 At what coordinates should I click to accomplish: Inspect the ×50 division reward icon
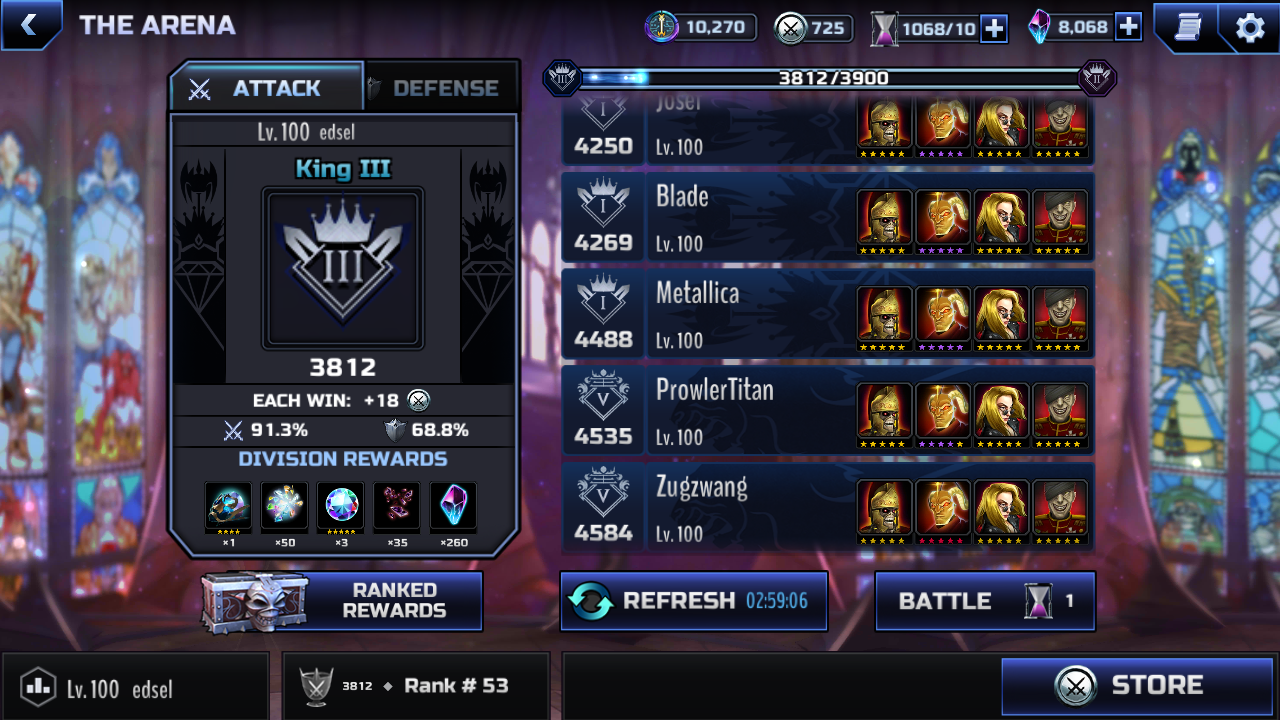(285, 507)
